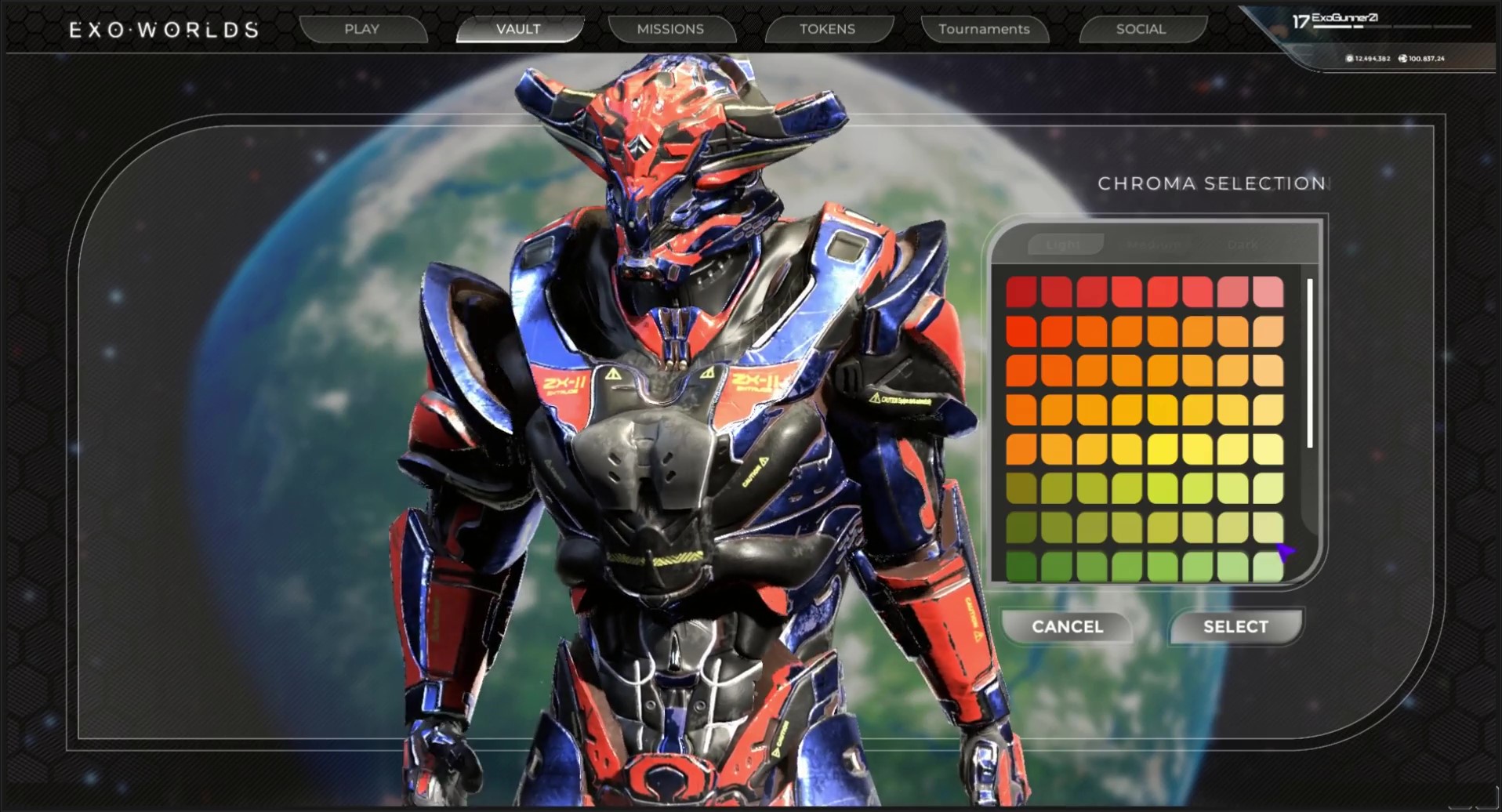The height and width of the screenshot is (812, 1502).
Task: Open the TOKENS section
Action: (x=827, y=29)
